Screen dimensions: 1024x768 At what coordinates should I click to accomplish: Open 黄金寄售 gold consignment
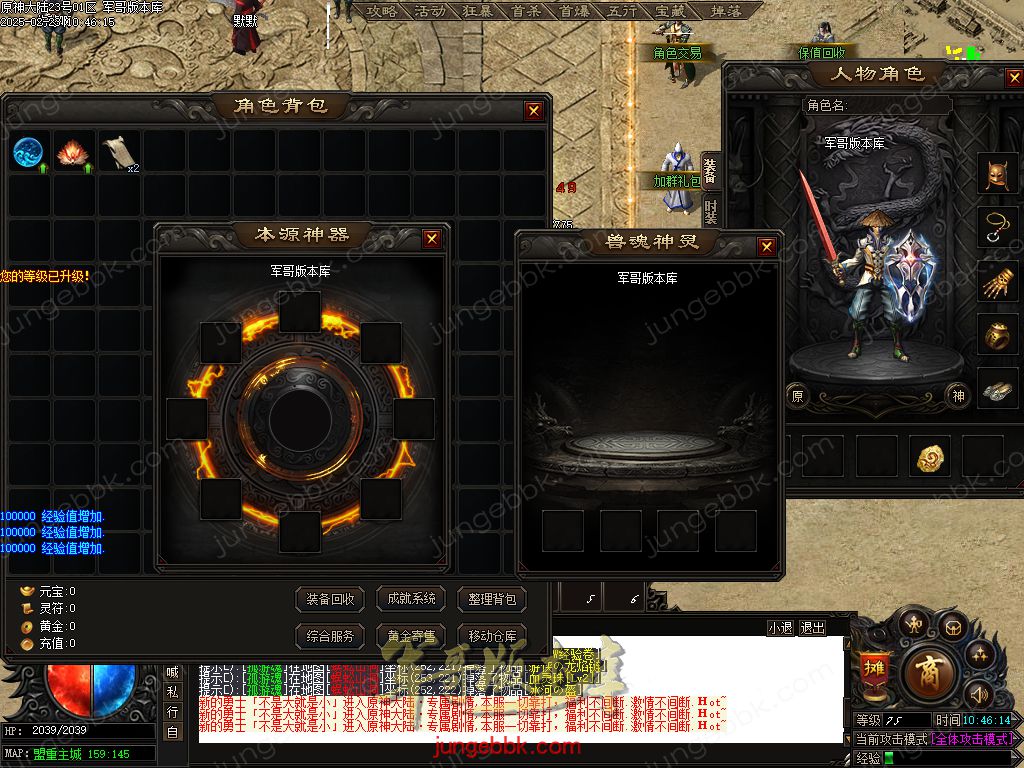(411, 636)
